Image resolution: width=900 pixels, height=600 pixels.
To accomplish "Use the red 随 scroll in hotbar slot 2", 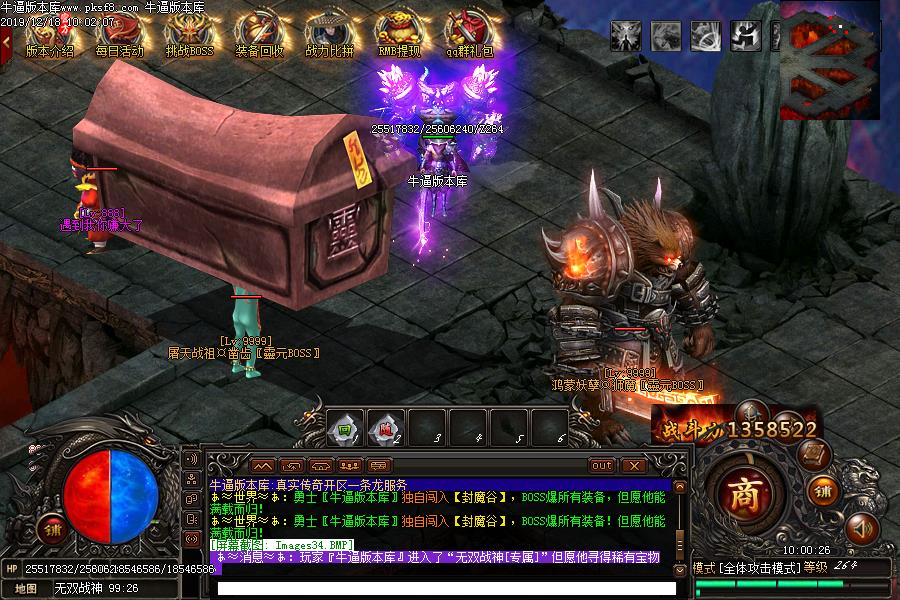I will [387, 428].
